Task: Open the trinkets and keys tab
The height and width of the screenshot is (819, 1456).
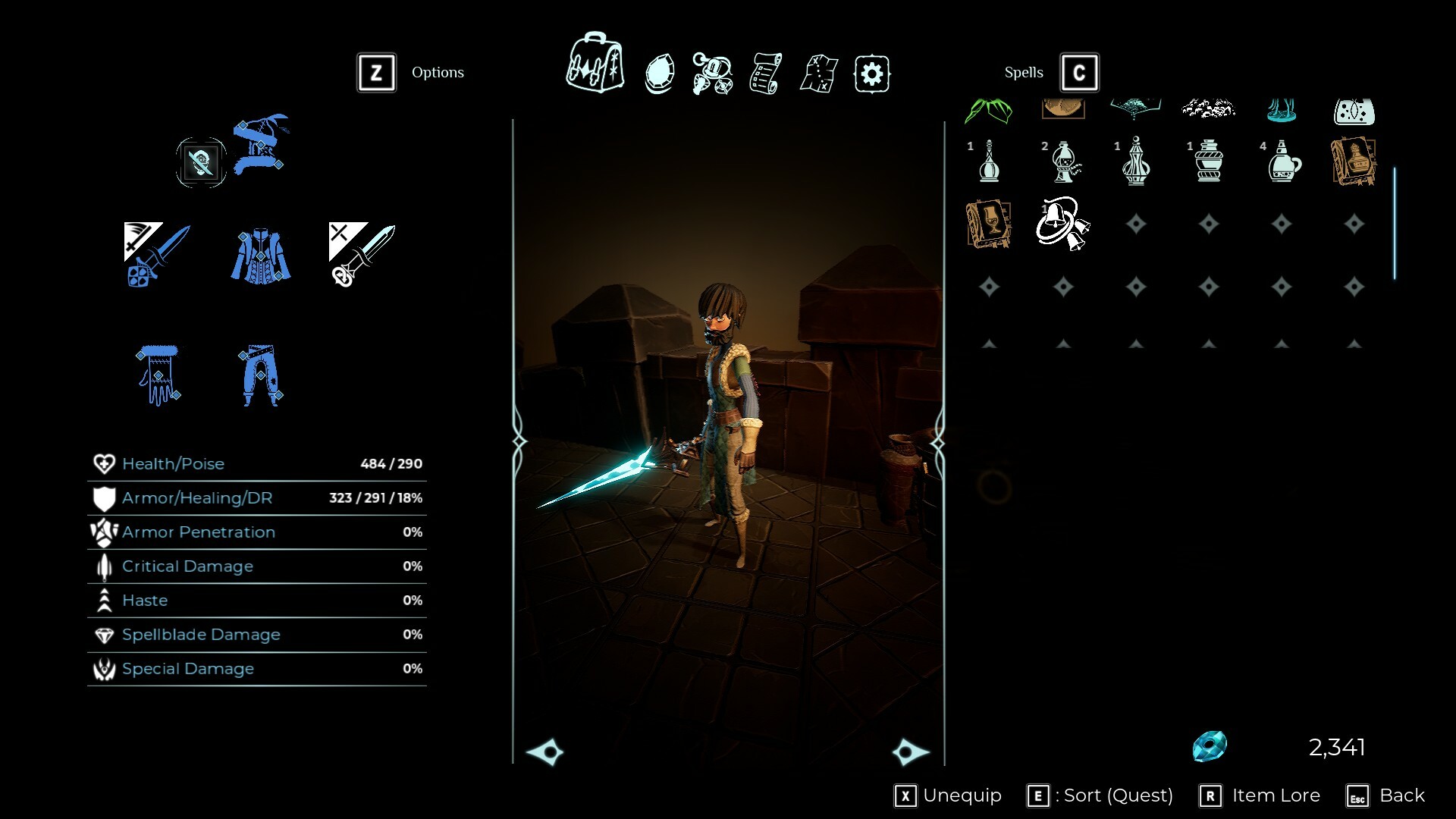Action: point(712,74)
